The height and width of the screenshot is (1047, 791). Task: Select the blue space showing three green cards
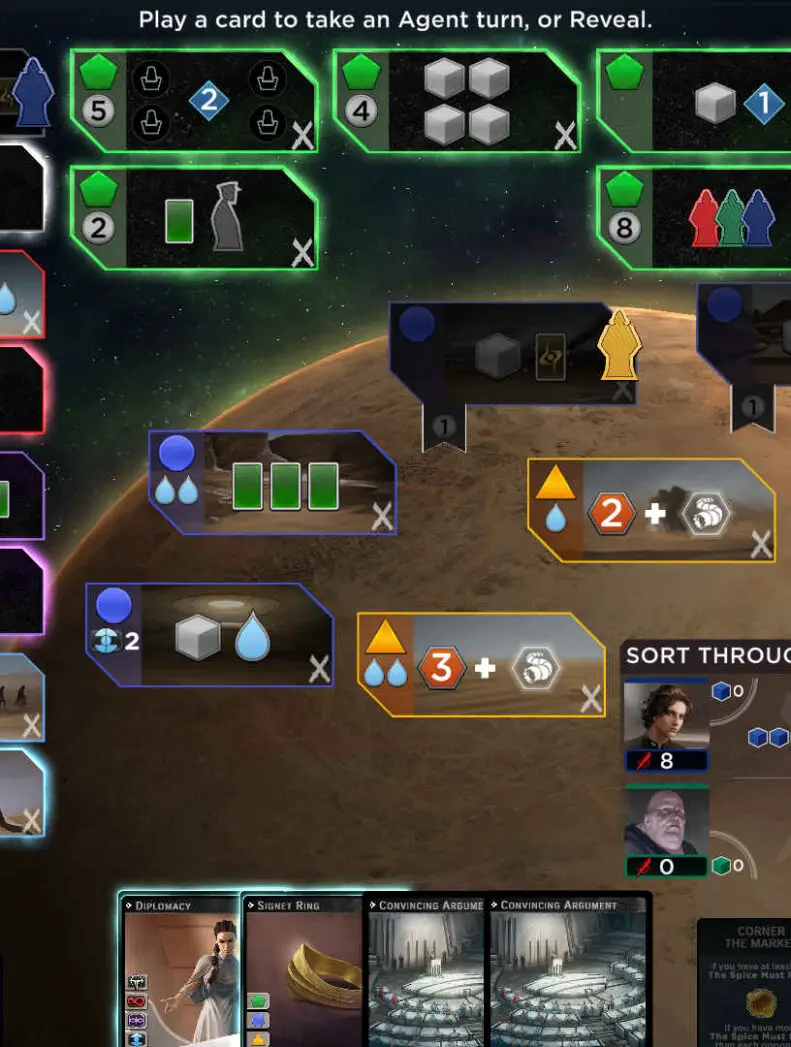pyautogui.click(x=273, y=483)
